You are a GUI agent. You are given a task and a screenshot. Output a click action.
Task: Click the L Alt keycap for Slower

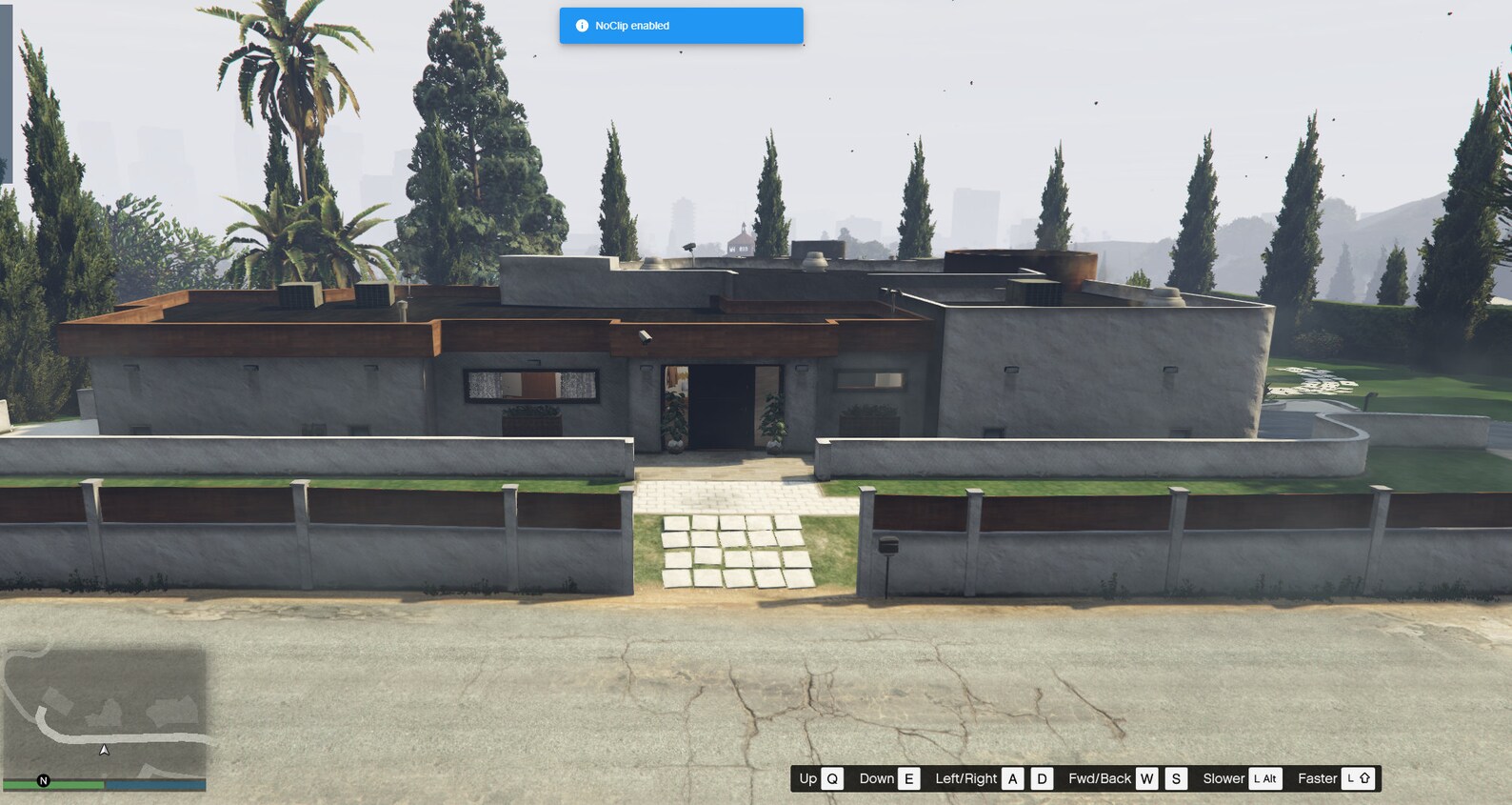tap(1266, 778)
